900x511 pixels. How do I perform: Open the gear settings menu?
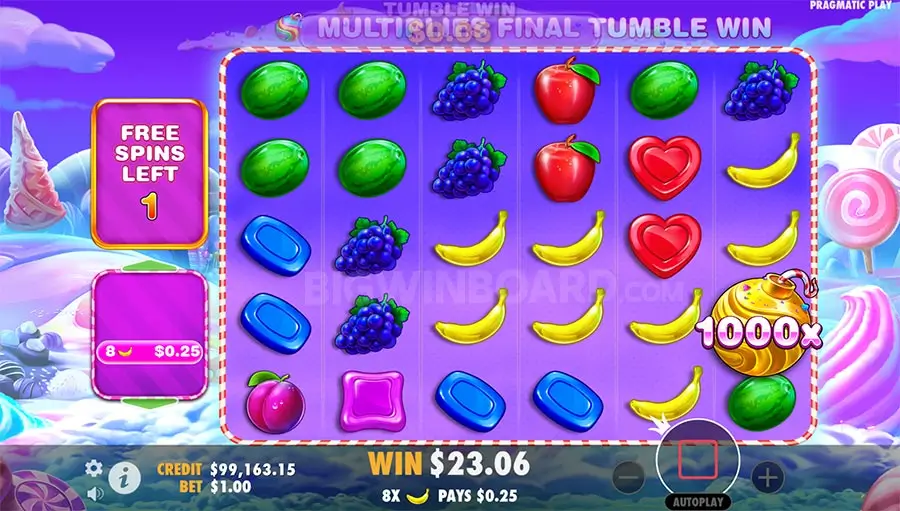coord(94,468)
